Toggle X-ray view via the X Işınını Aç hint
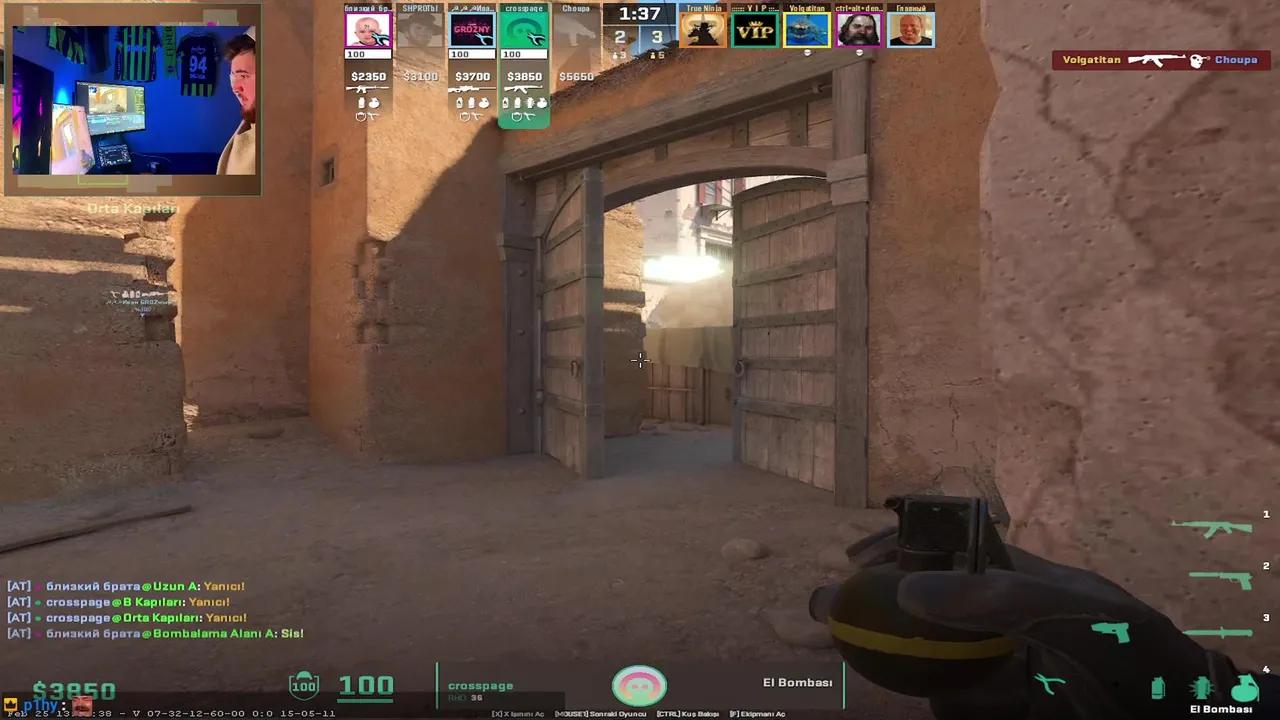The height and width of the screenshot is (720, 1280). point(519,712)
